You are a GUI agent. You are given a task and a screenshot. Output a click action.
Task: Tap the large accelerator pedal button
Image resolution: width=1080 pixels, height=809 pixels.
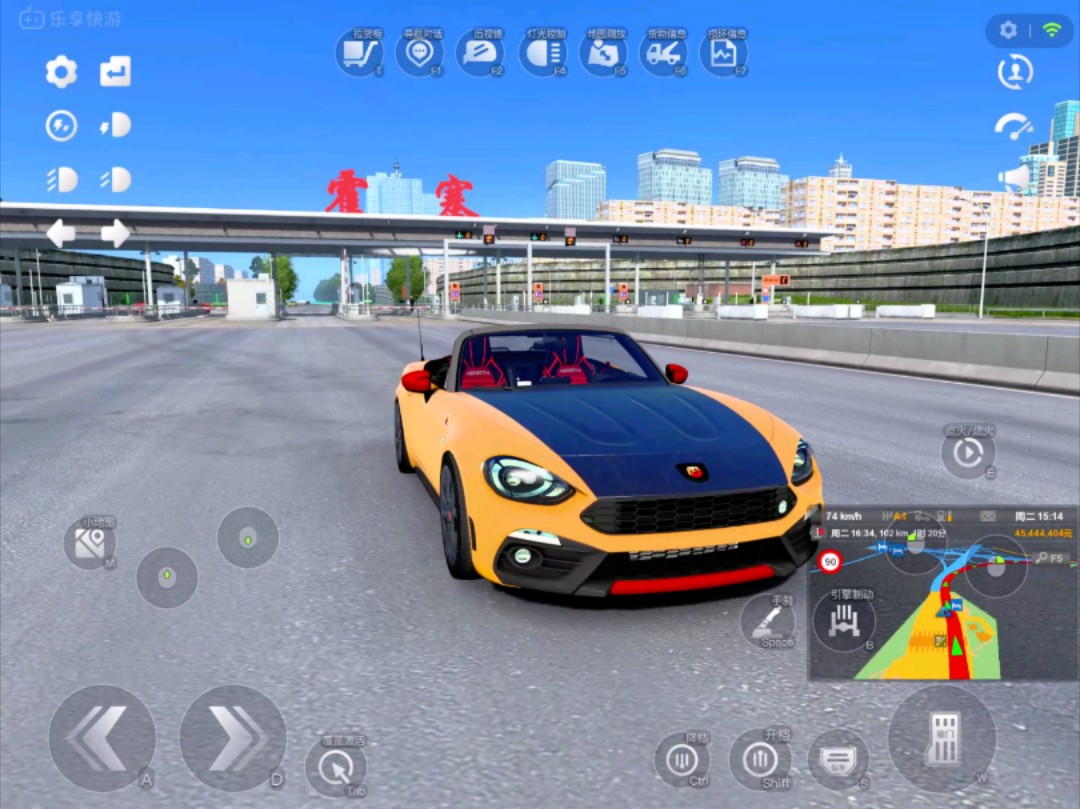941,738
